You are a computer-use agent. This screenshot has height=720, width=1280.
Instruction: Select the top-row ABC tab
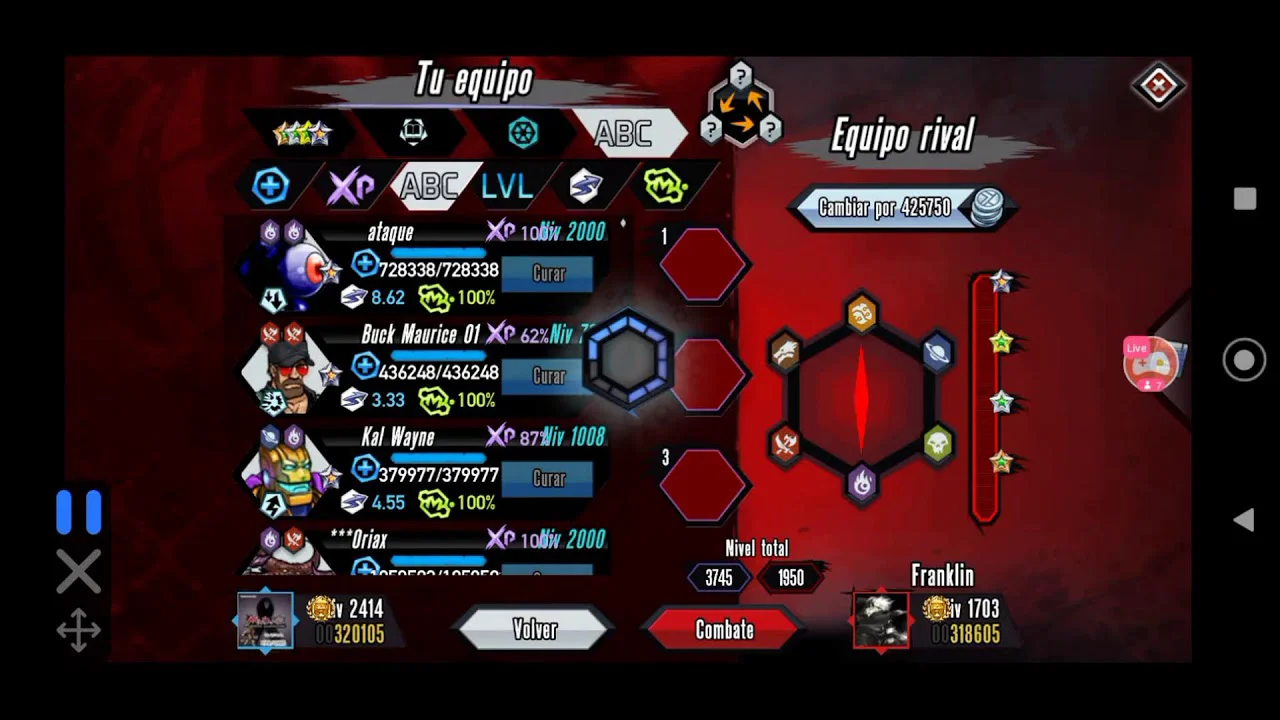coord(624,133)
